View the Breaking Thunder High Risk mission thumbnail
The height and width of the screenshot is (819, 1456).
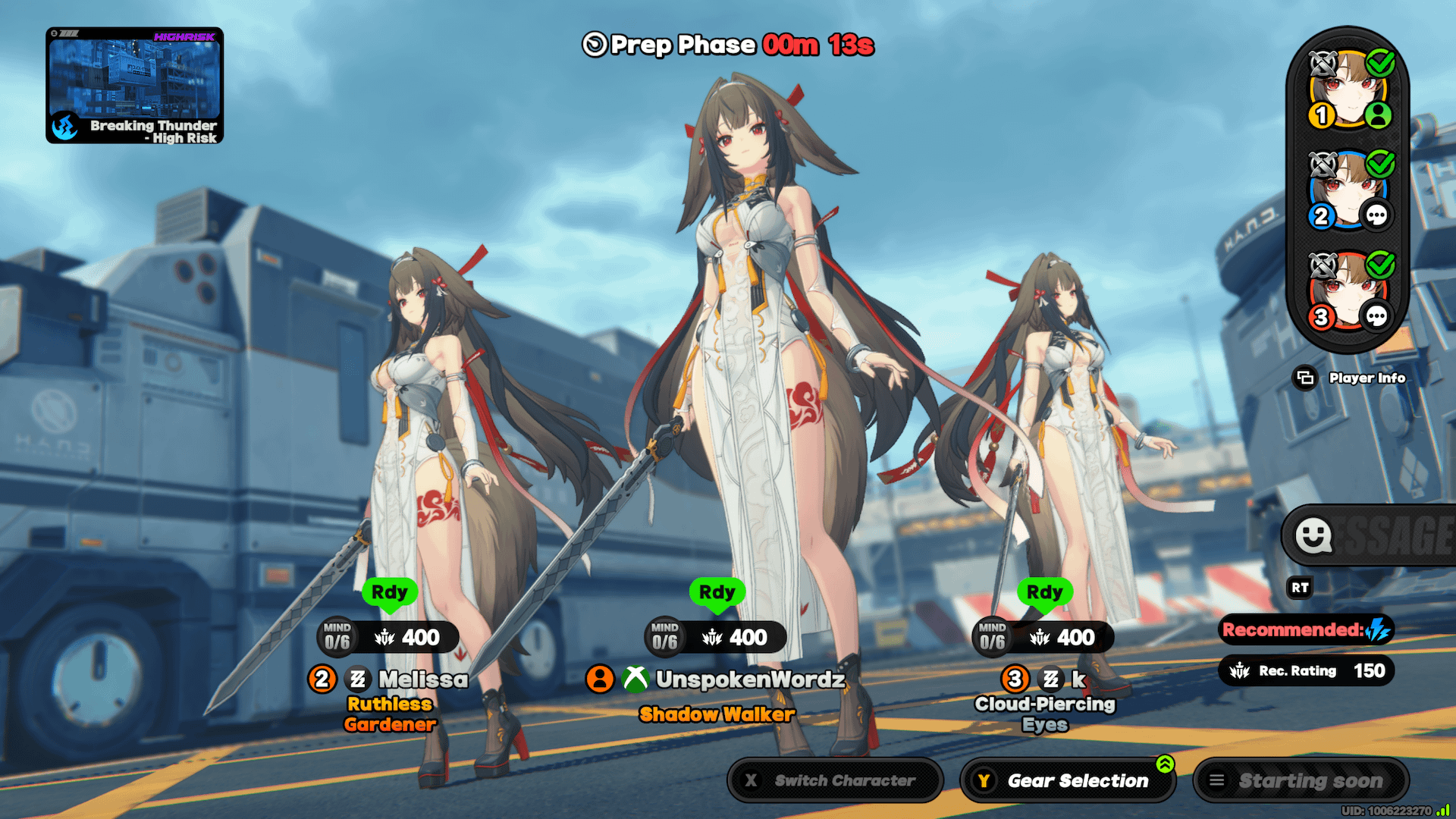(134, 86)
